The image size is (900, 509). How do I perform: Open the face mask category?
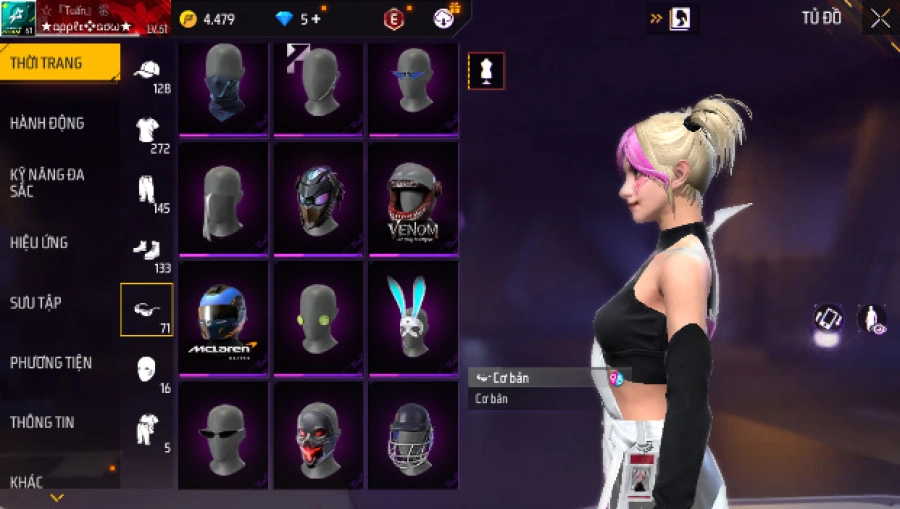[147, 370]
